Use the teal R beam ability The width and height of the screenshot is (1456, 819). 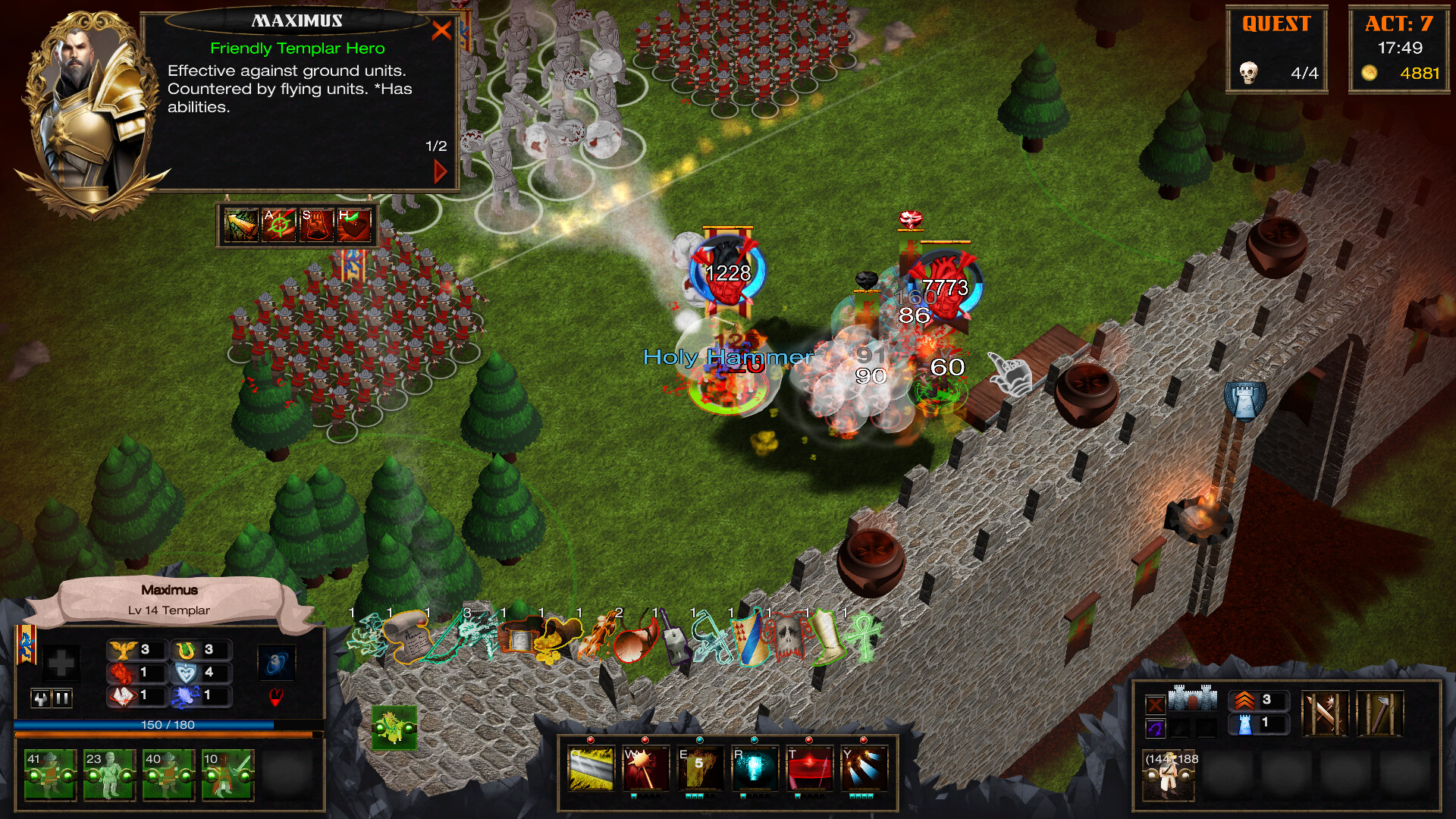756,768
